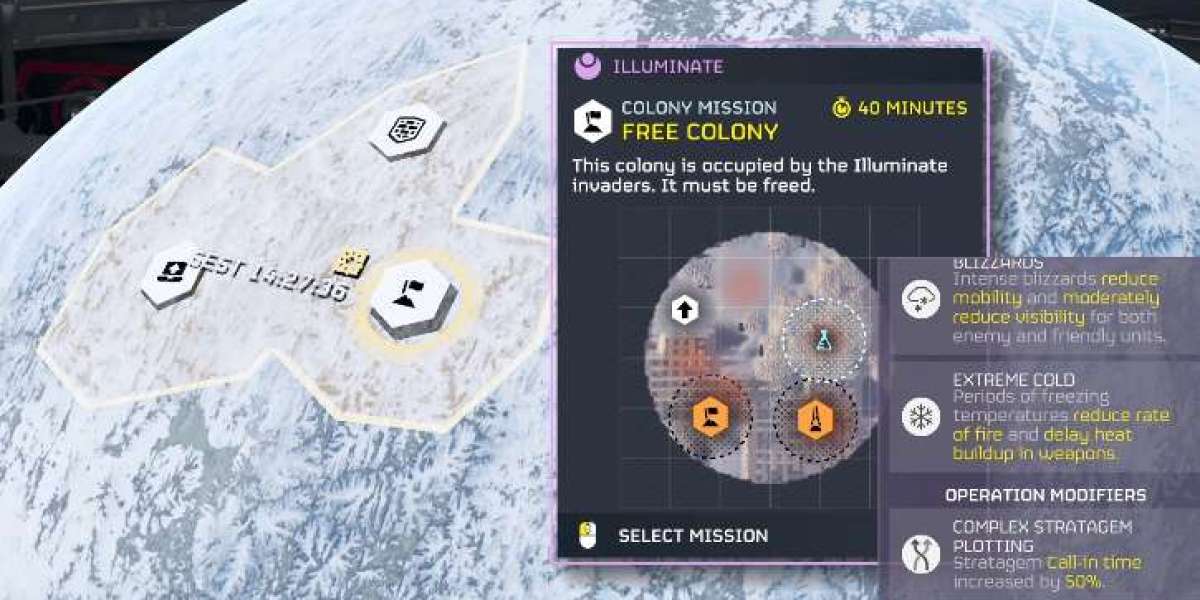Screen dimensions: 1200x600
Task: Click the small yellow marker on the planet map
Action: click(351, 263)
